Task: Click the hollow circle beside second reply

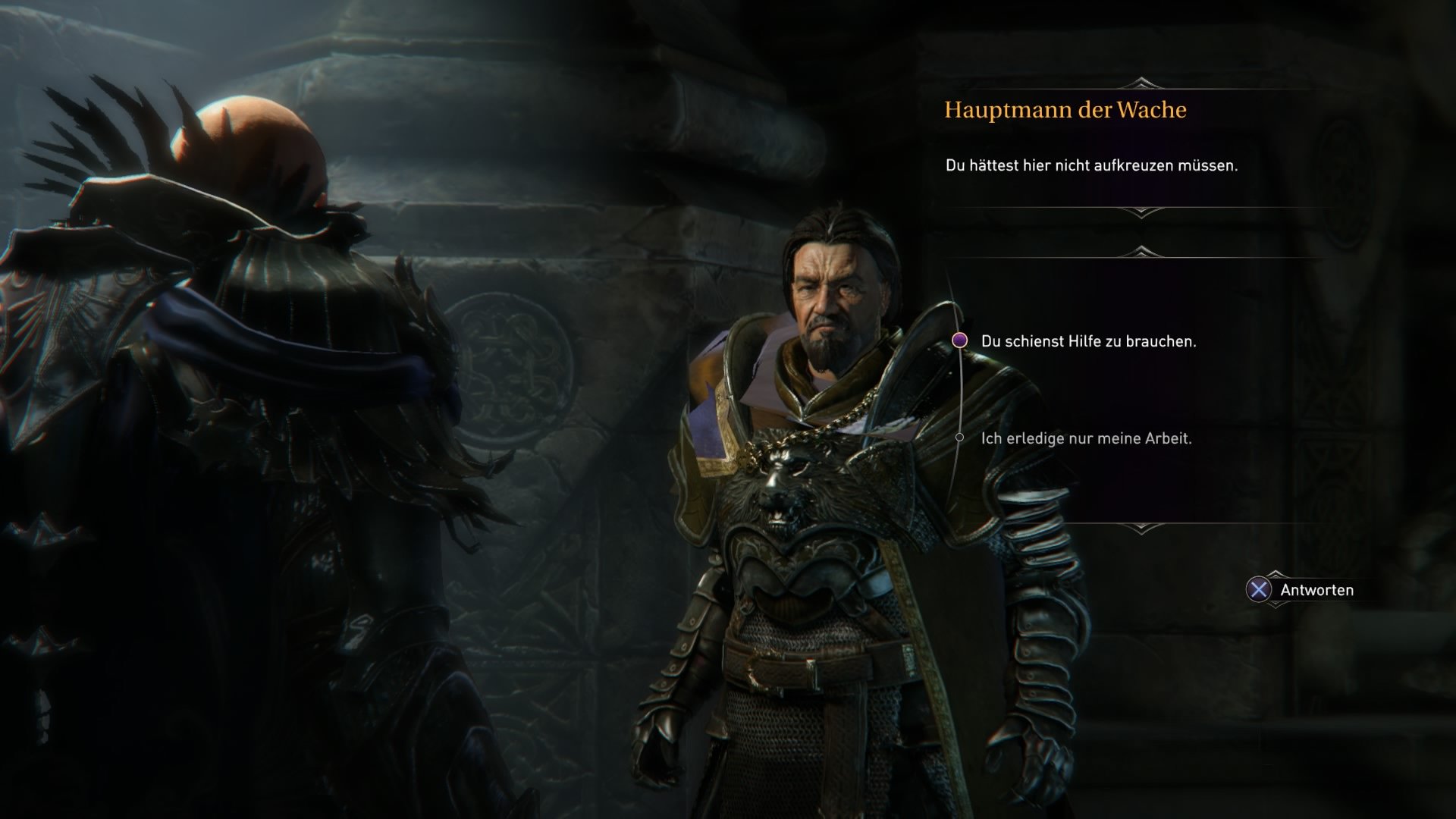Action: tap(960, 438)
